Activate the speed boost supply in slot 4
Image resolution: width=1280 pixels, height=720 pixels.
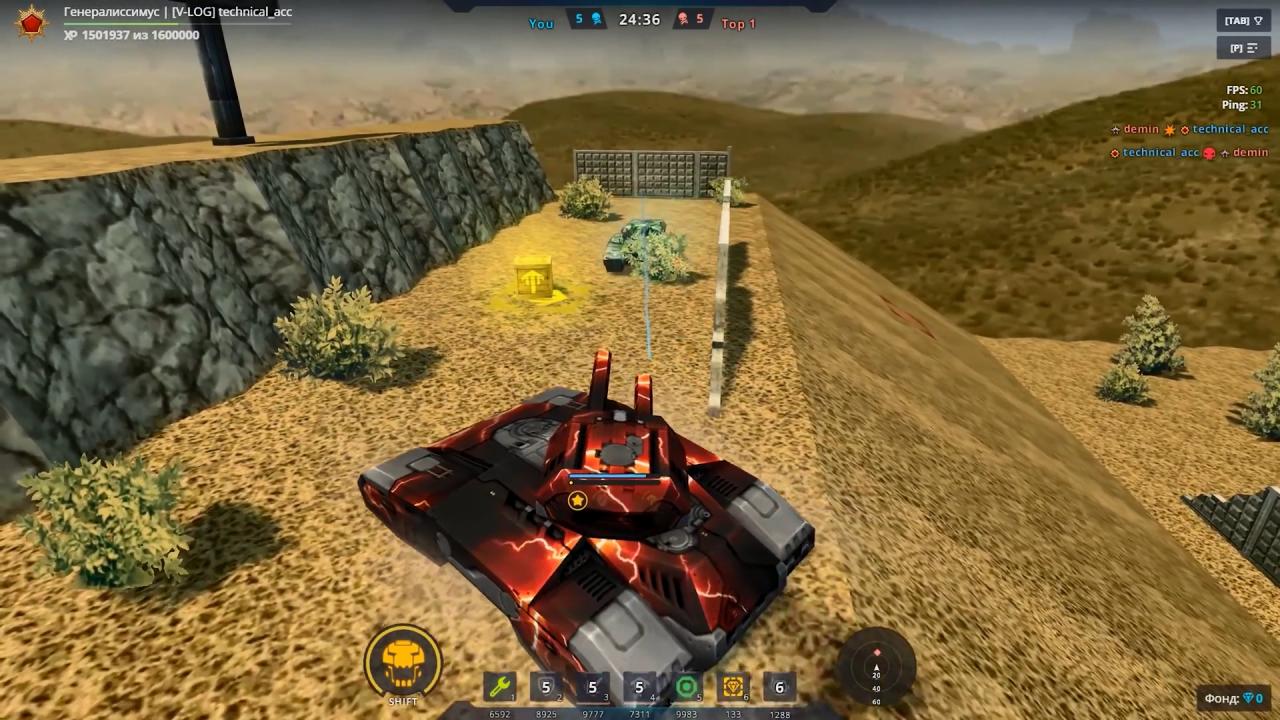pyautogui.click(x=639, y=687)
